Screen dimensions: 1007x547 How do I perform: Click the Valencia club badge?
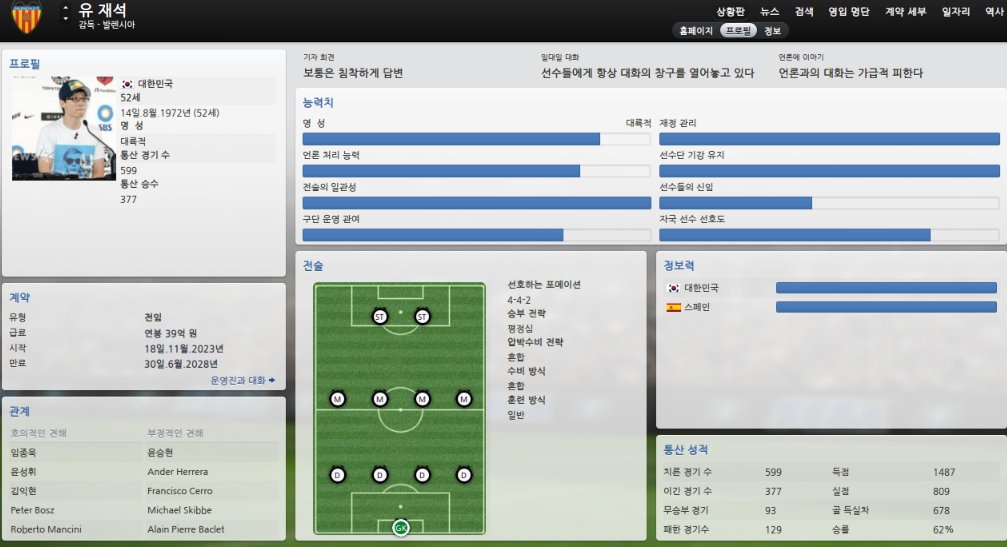[27, 17]
